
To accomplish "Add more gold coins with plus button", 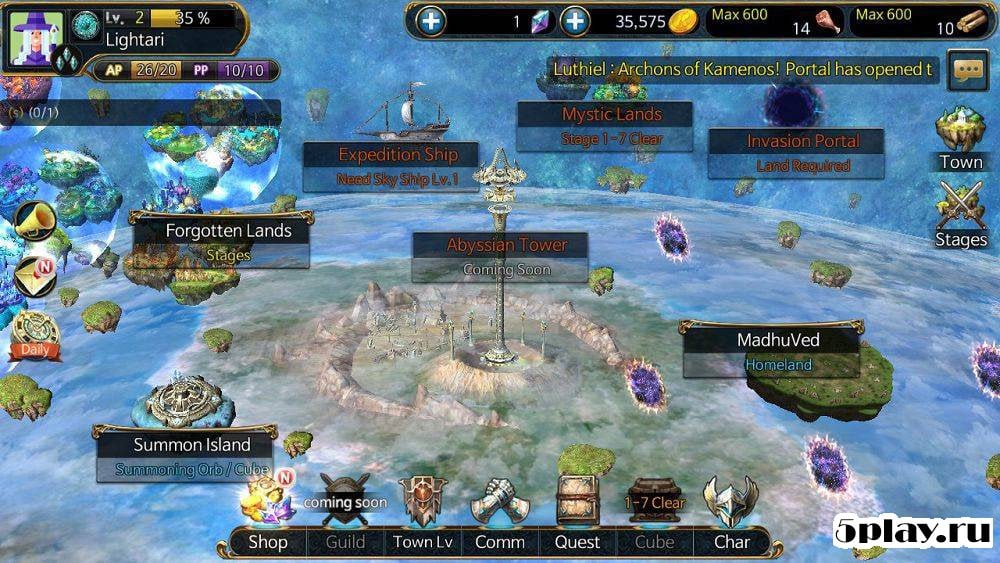I will 574,21.
